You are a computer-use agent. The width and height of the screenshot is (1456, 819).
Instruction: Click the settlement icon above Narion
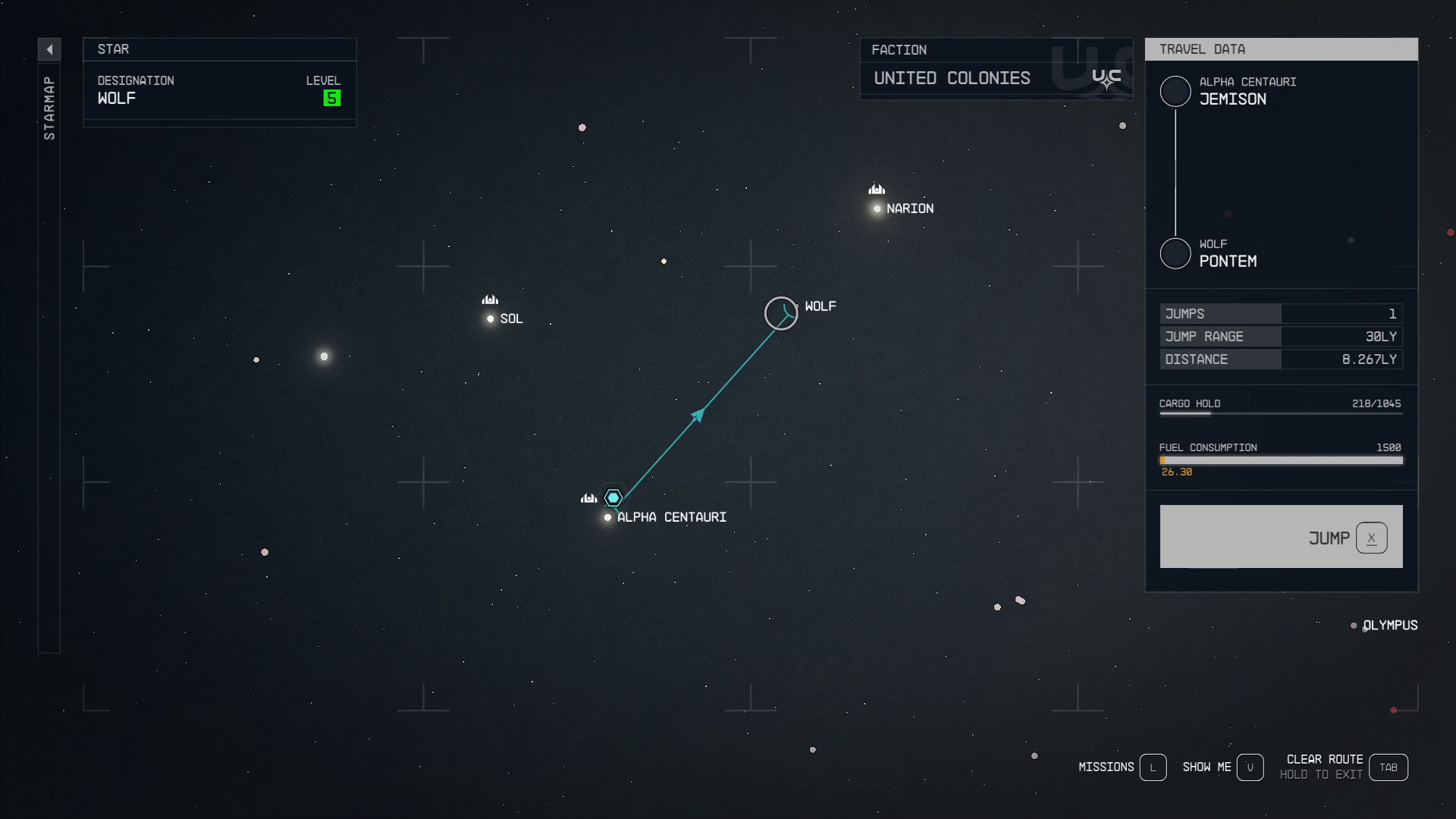(877, 189)
